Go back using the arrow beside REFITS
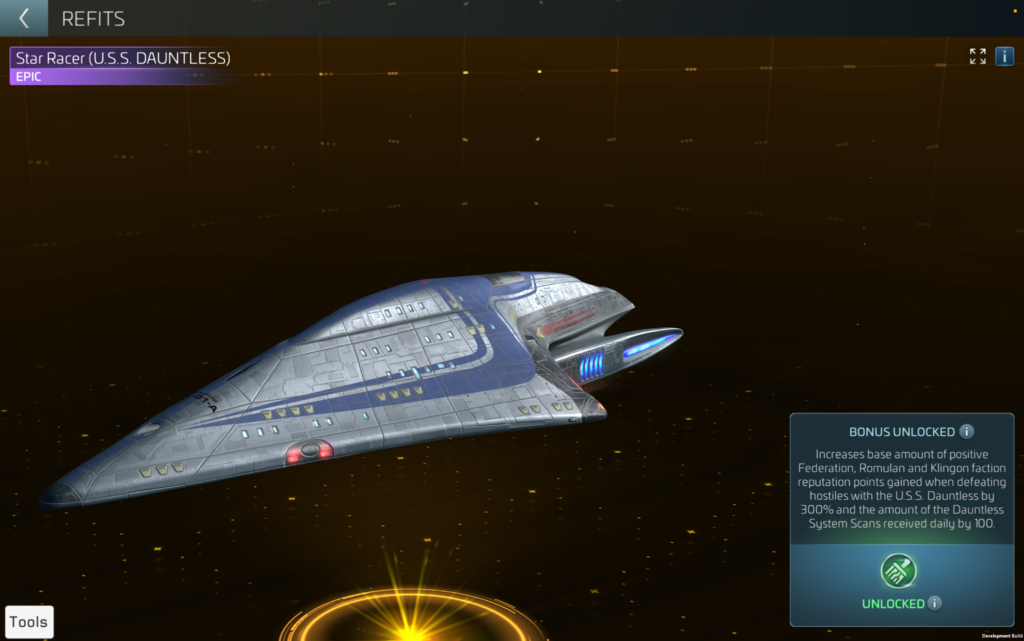The image size is (1024, 641). tap(23, 18)
